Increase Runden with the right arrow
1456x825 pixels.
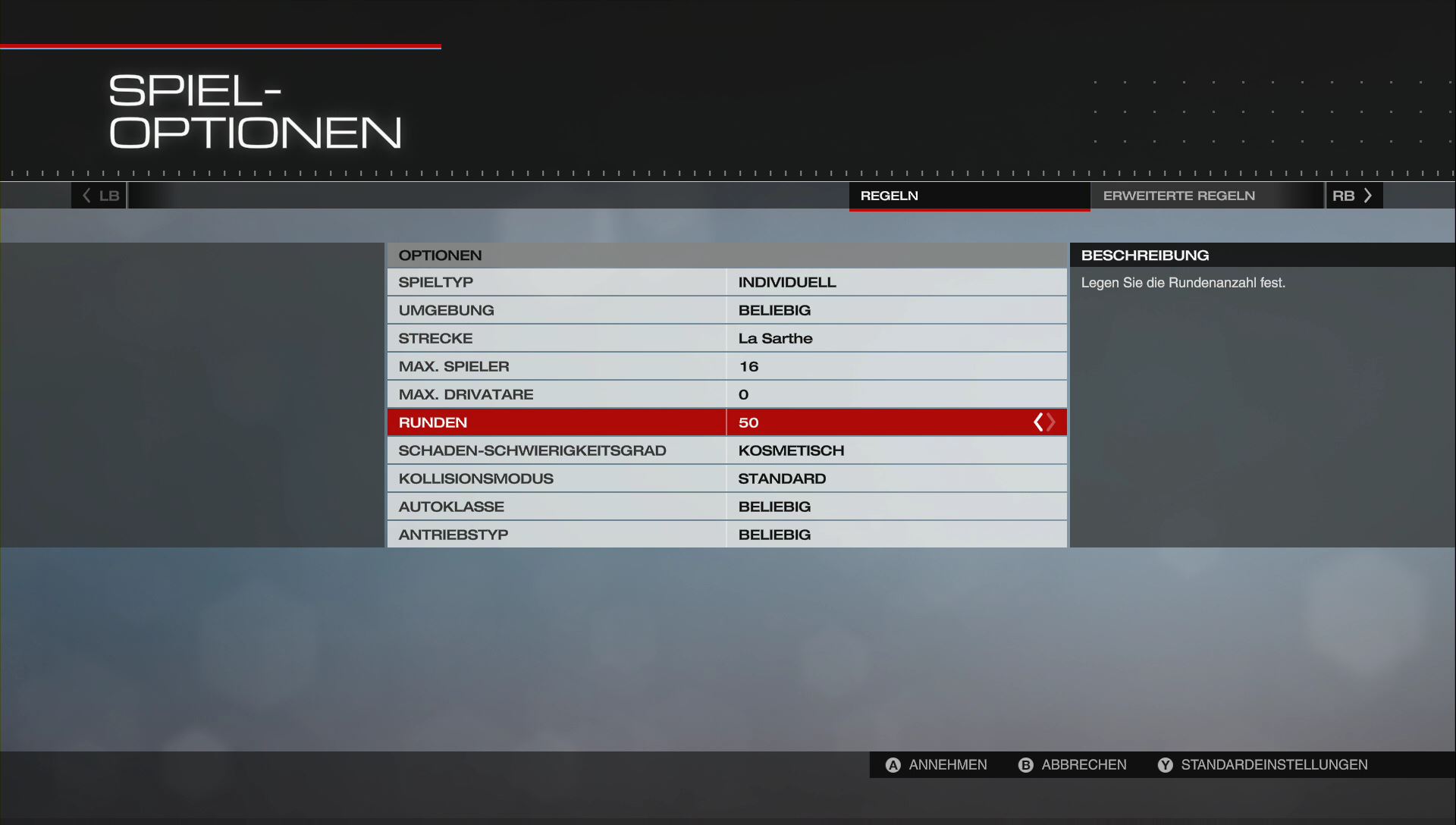tap(1052, 422)
